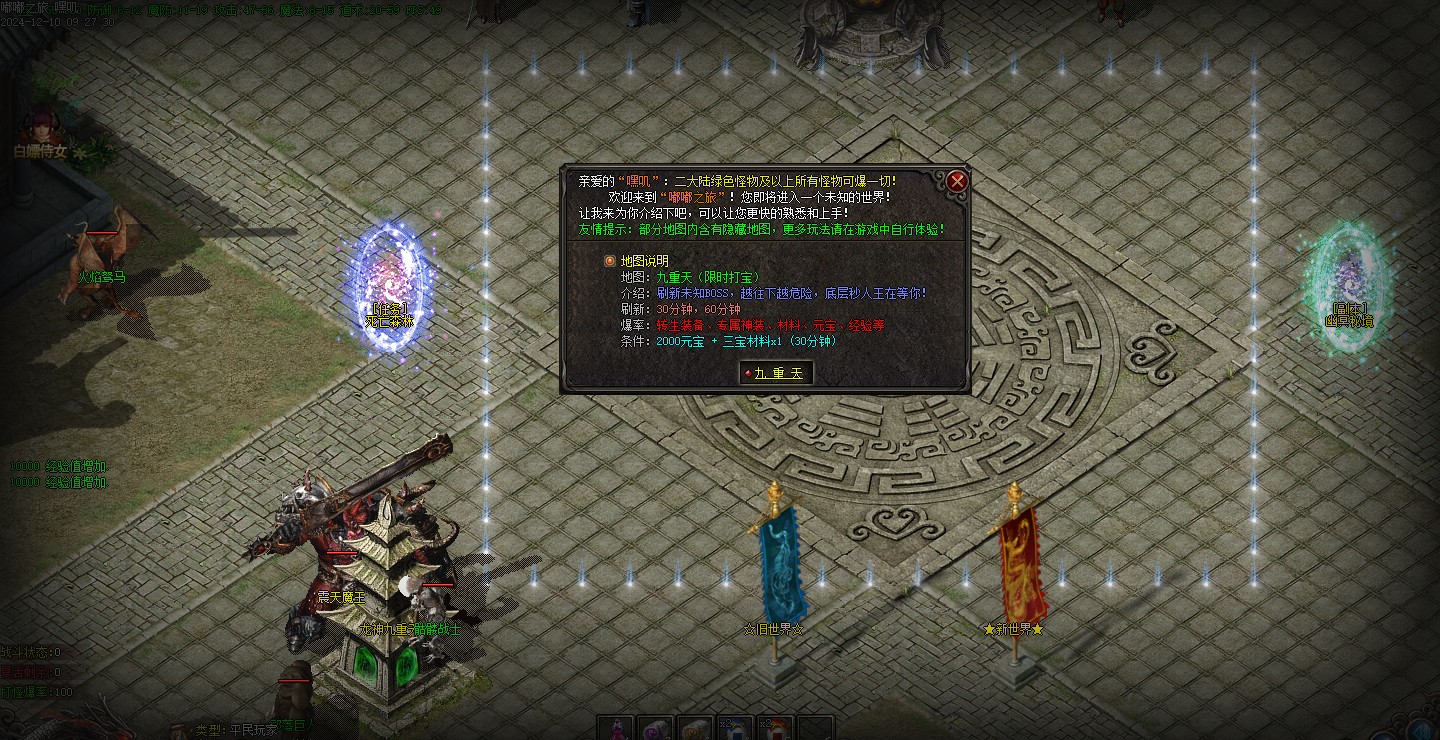Use the blue potion bundle x2
Screen dimensions: 1440x740
coord(735,728)
